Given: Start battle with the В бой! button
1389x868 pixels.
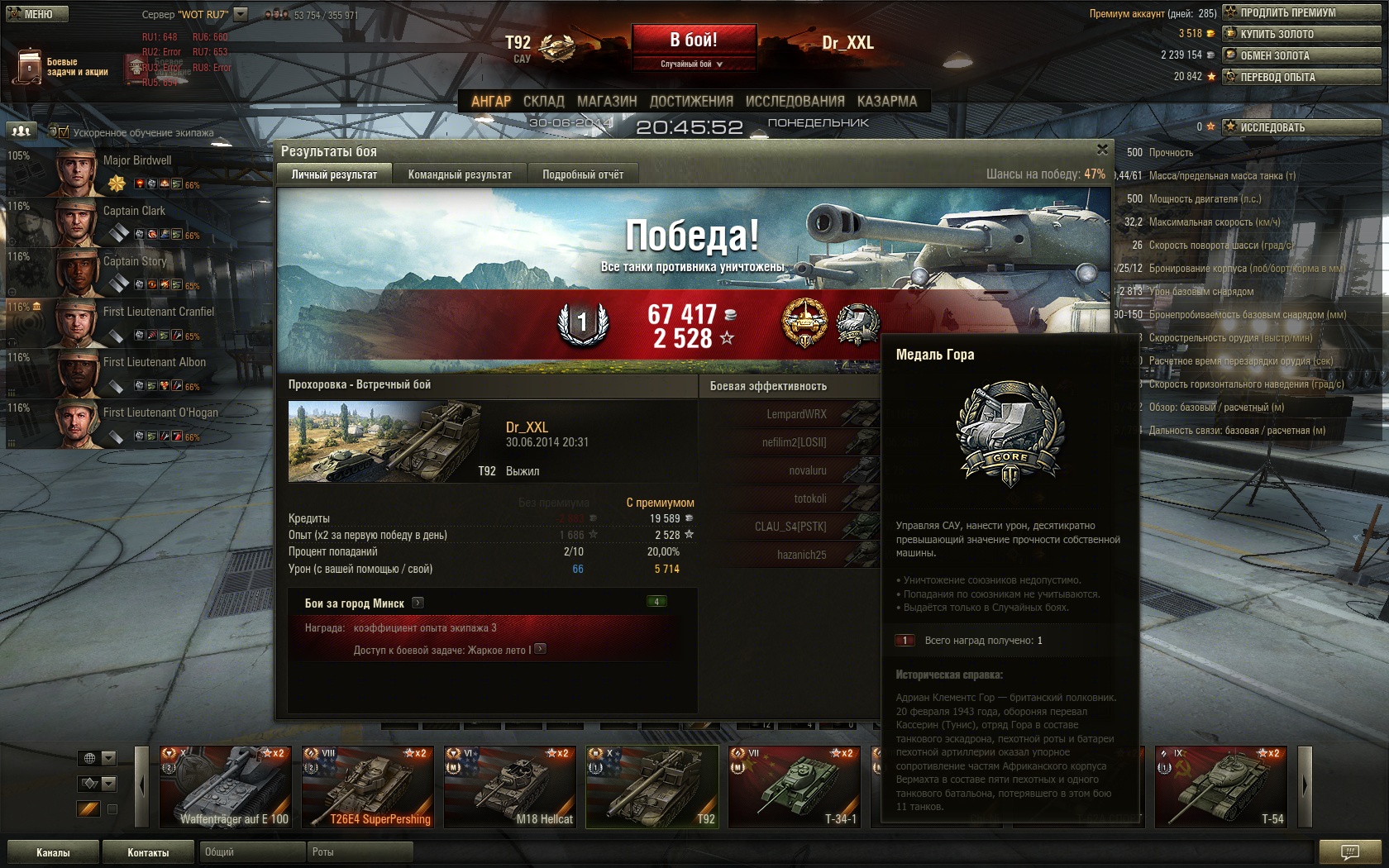Looking at the screenshot, I should tap(694, 40).
